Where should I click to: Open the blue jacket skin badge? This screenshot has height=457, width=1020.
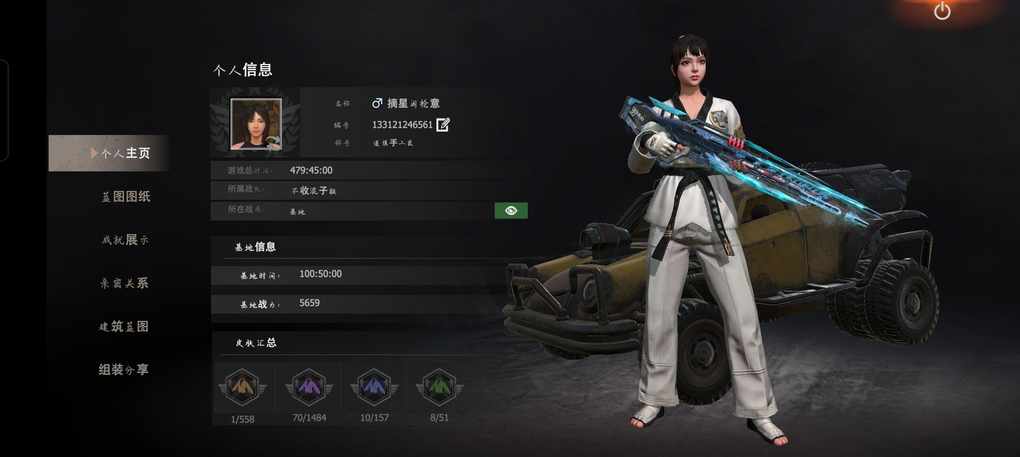click(373, 387)
